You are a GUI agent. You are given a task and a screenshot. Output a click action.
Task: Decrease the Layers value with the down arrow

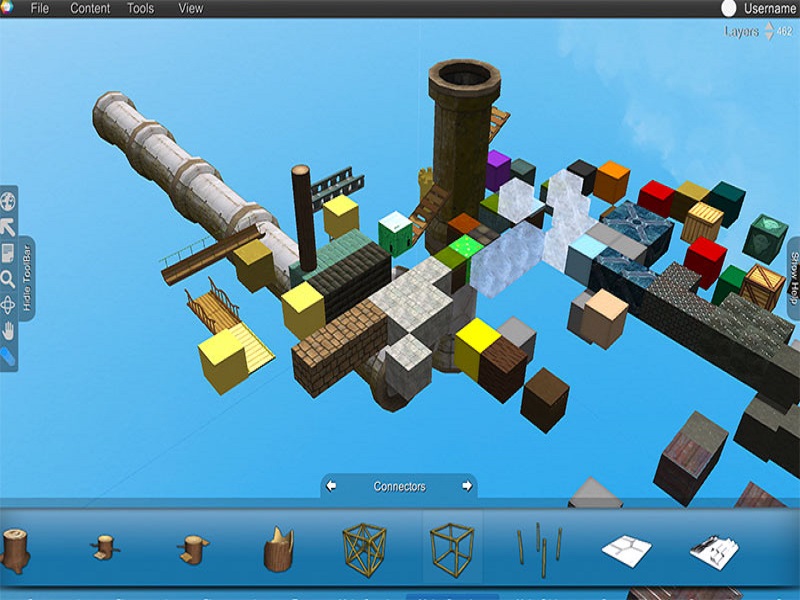769,37
